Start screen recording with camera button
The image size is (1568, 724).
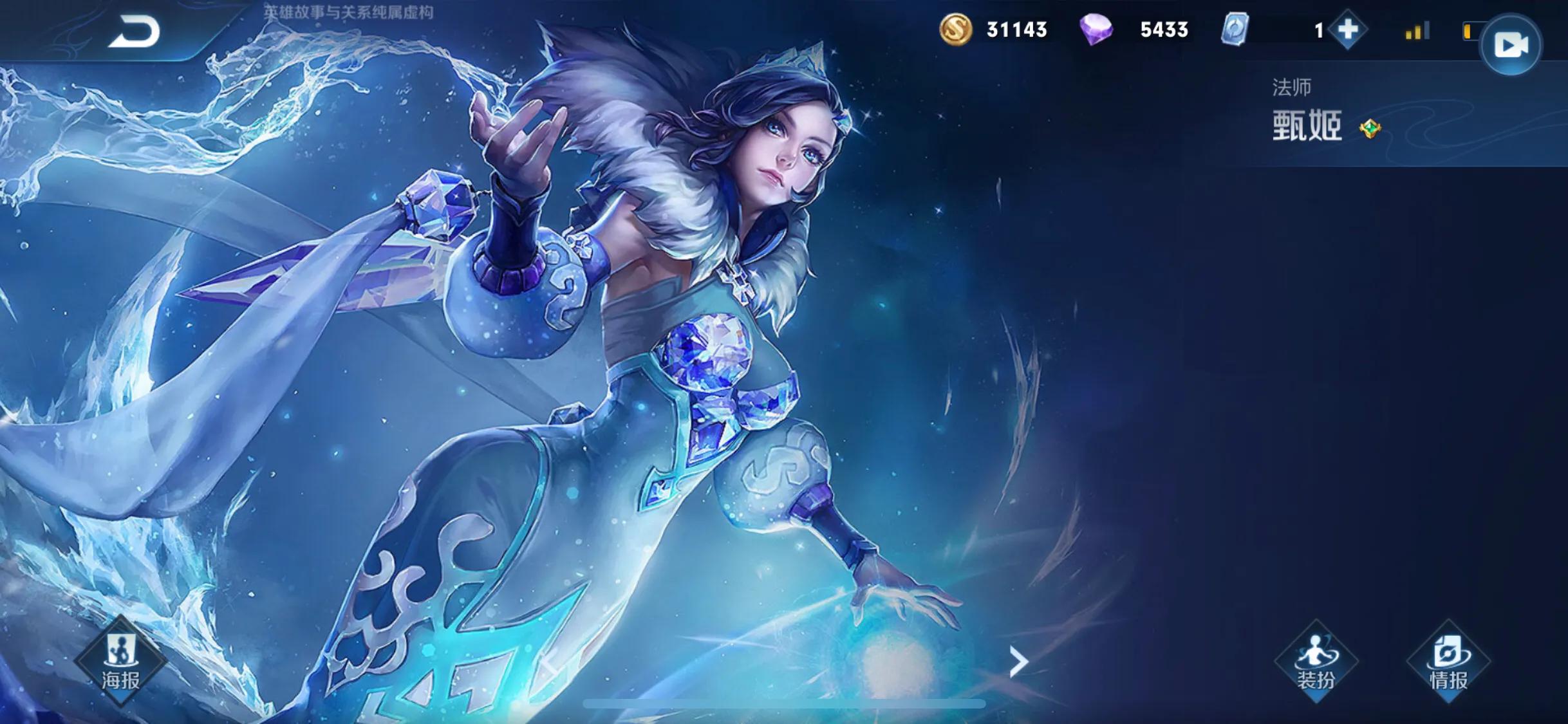pos(1510,45)
